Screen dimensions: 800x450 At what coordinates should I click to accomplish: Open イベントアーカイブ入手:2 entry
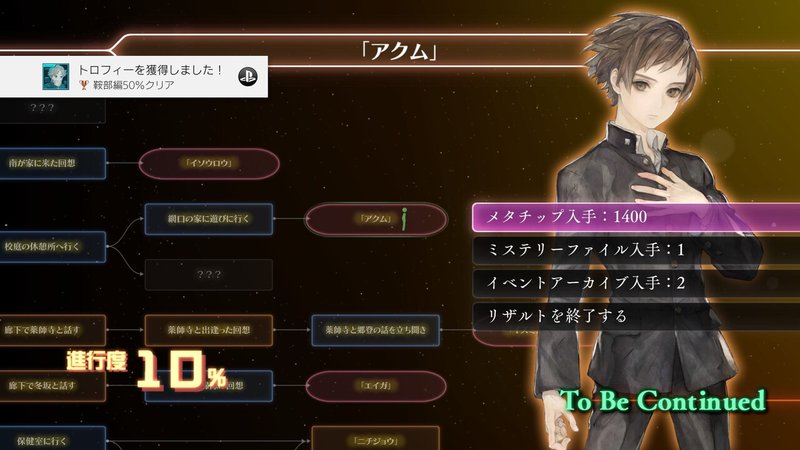point(590,283)
